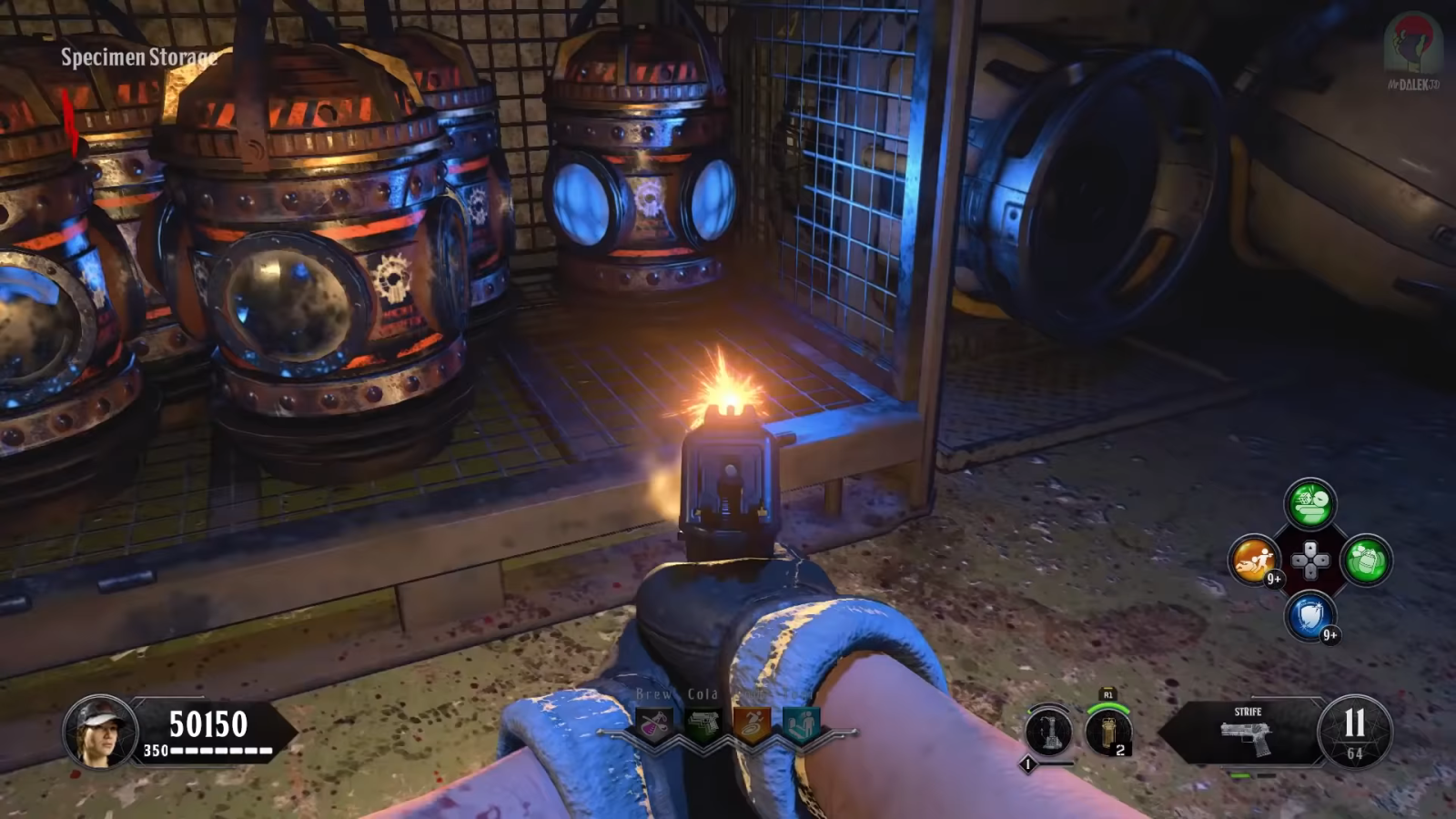
Task: Click the MrDalekJD channel watermark
Action: 1412,51
